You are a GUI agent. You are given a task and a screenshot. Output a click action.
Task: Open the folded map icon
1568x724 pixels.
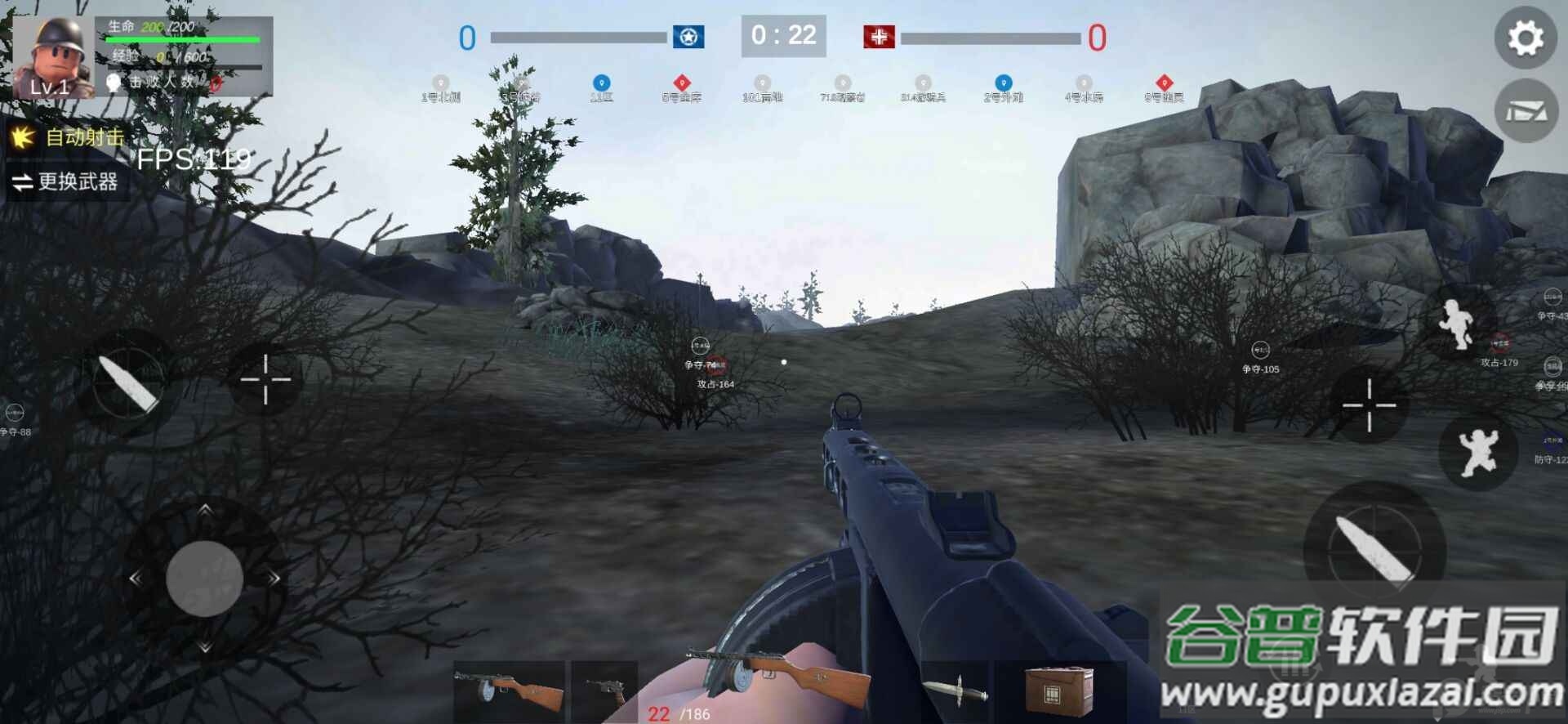1525,111
